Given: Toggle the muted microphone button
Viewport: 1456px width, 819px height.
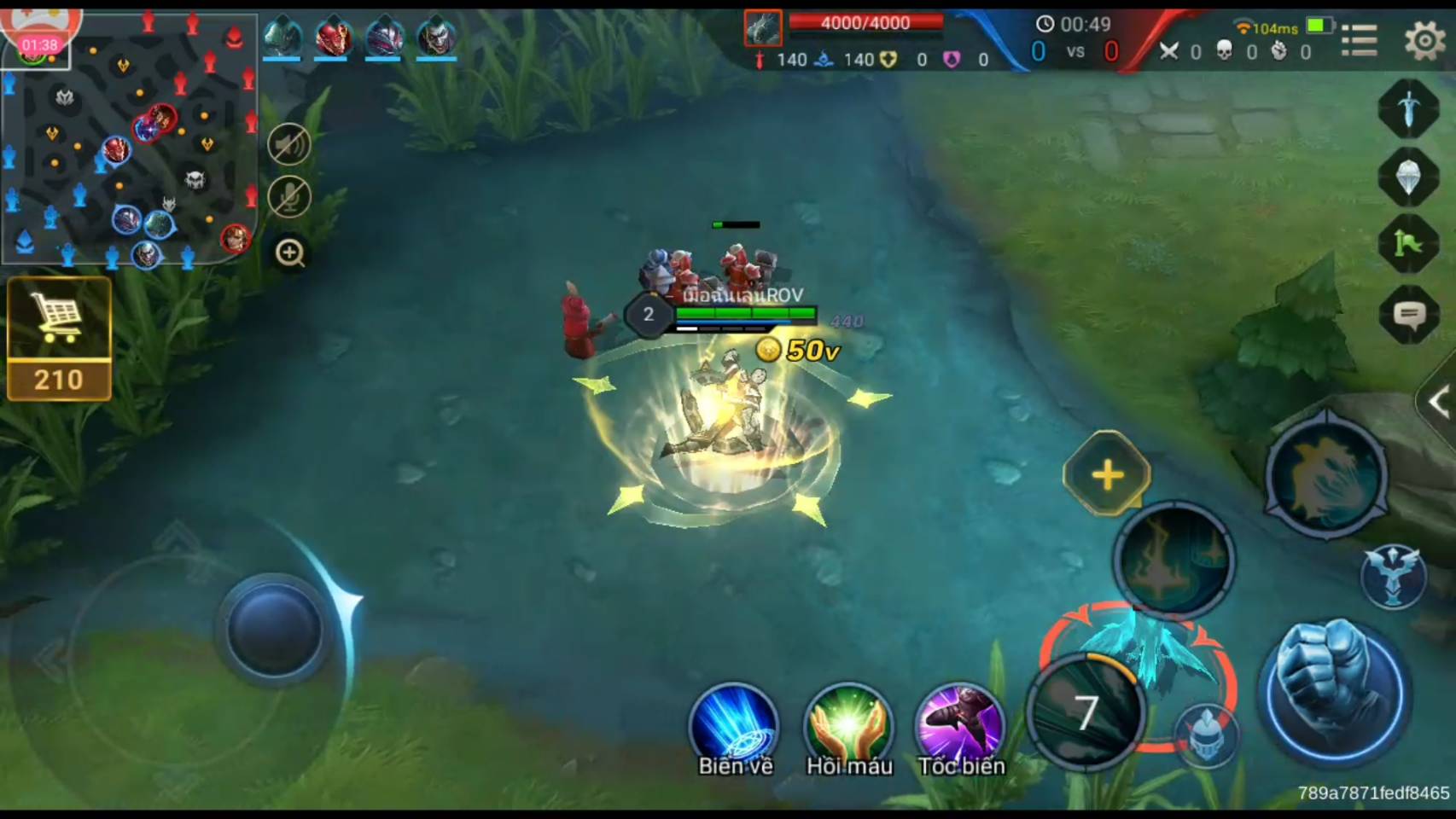Looking at the screenshot, I should pos(289,197).
